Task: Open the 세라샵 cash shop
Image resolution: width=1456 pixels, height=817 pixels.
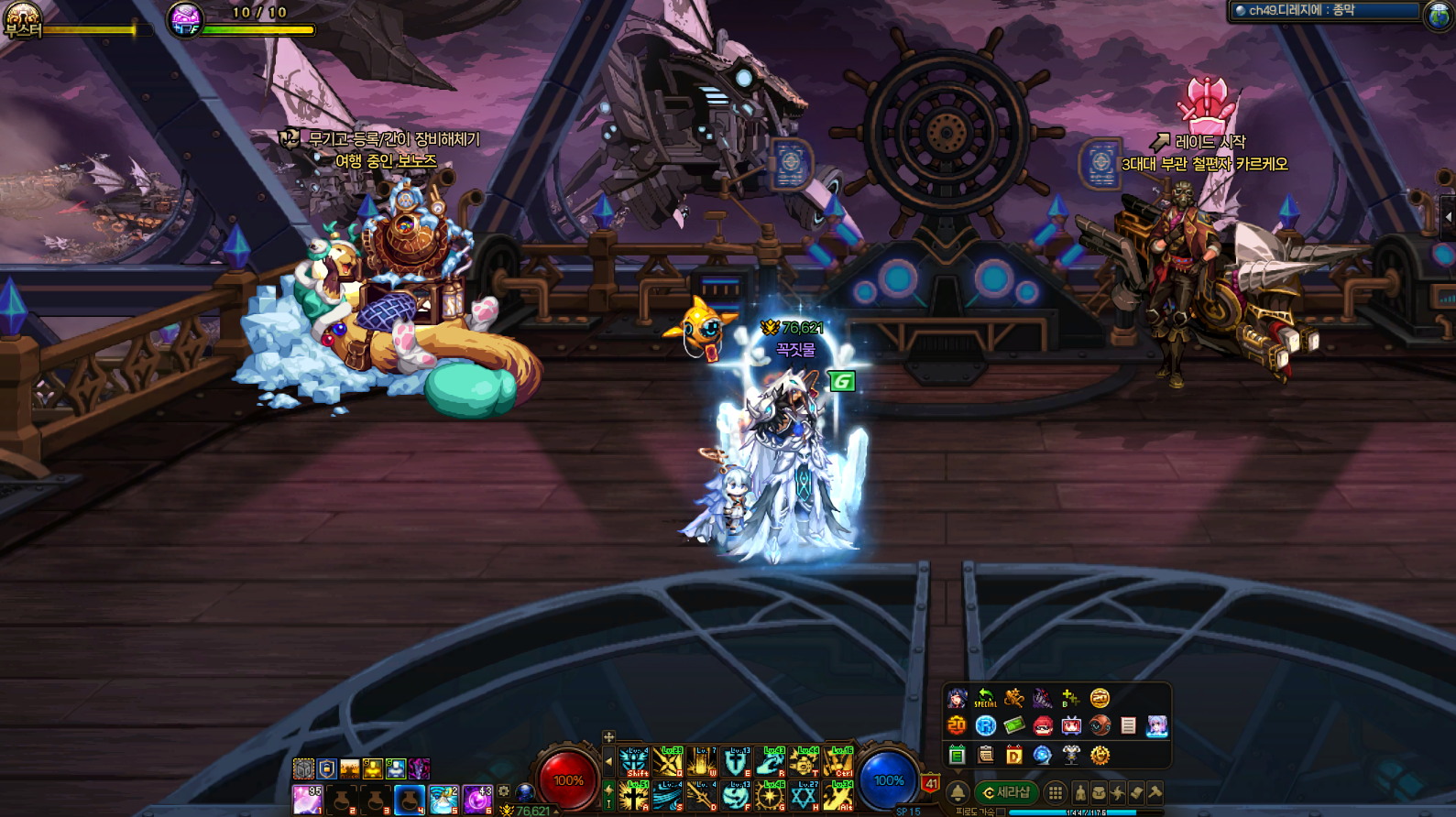Action: point(1005,792)
